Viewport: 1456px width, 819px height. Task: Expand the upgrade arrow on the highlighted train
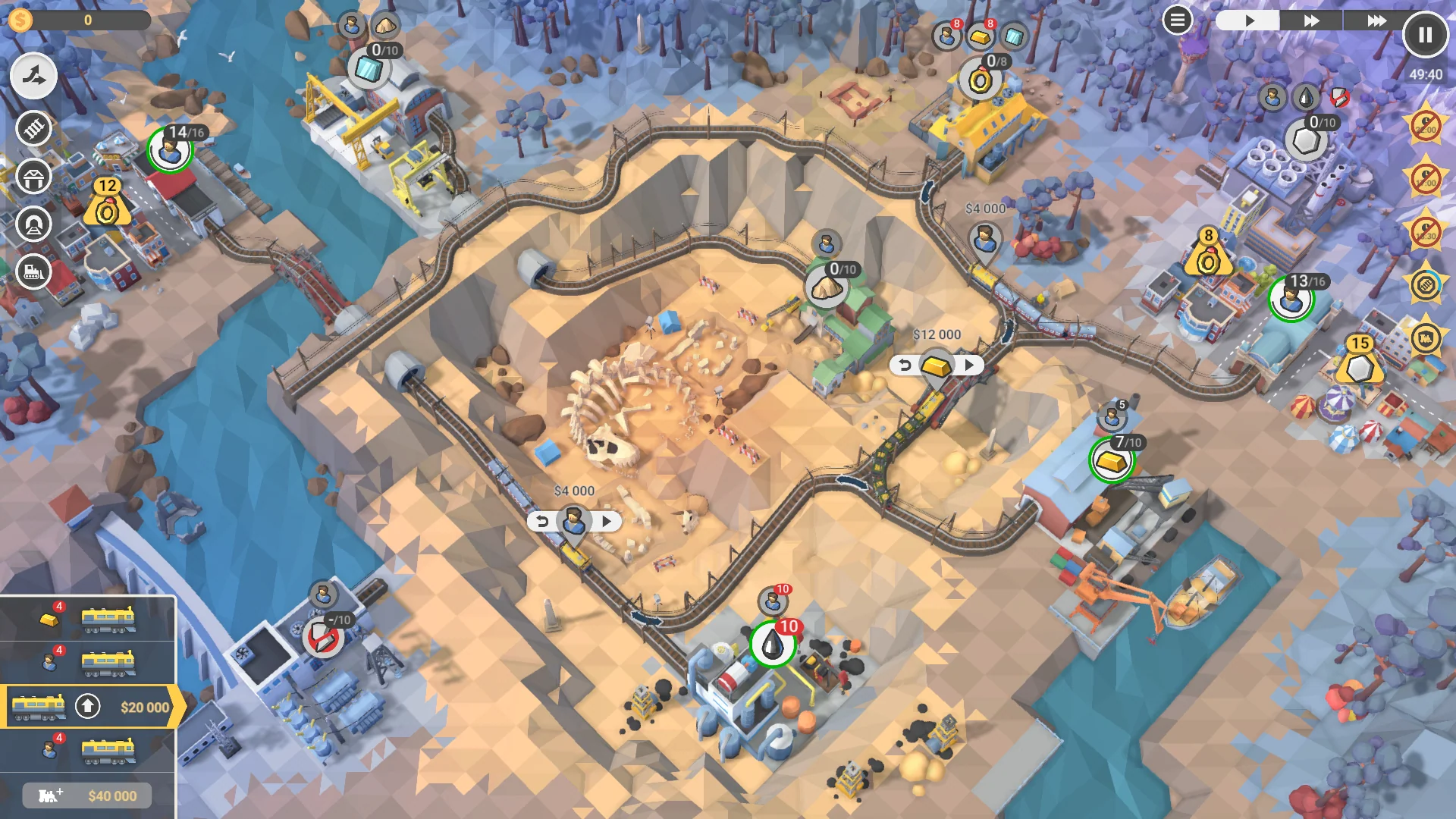pyautogui.click(x=89, y=705)
